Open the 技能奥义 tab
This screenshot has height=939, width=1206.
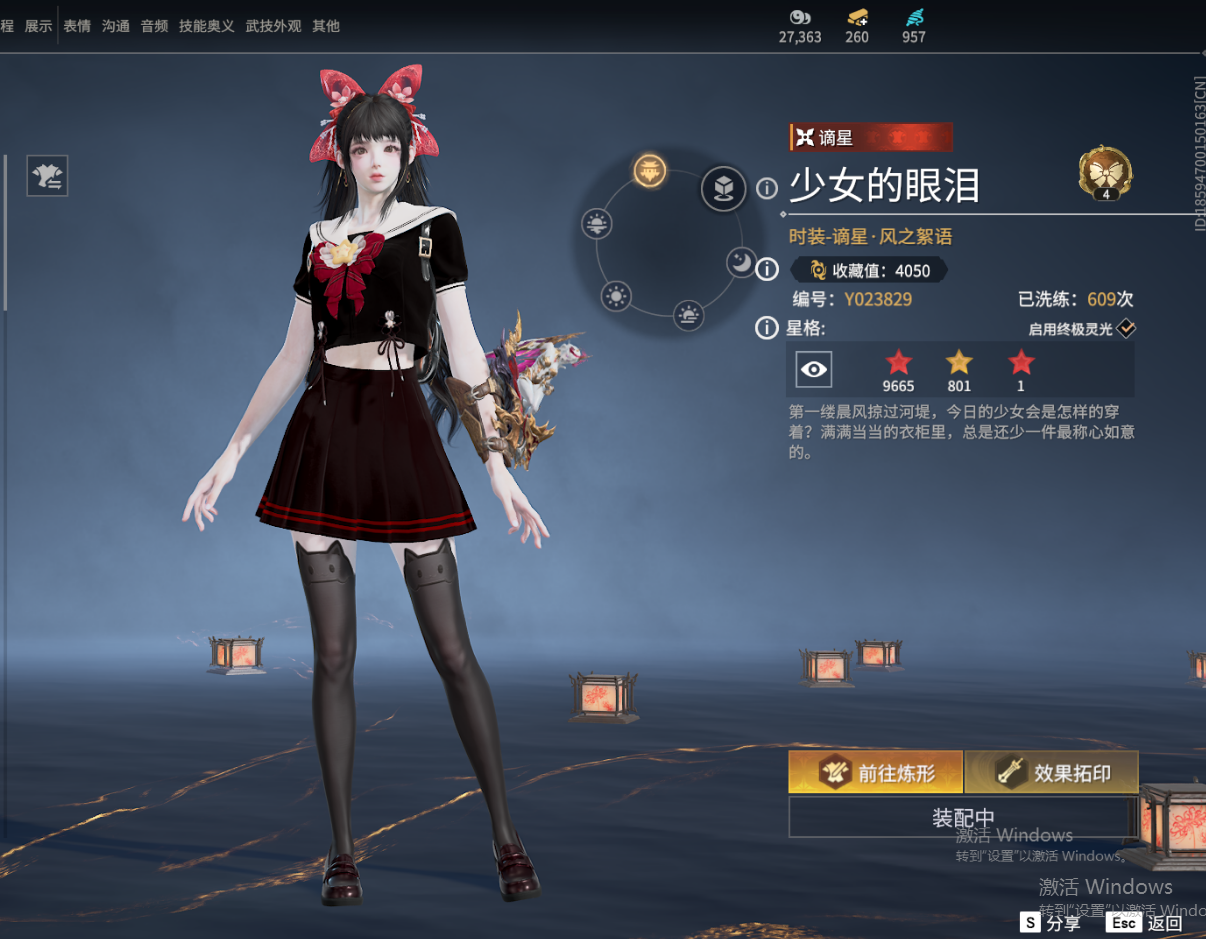click(207, 26)
